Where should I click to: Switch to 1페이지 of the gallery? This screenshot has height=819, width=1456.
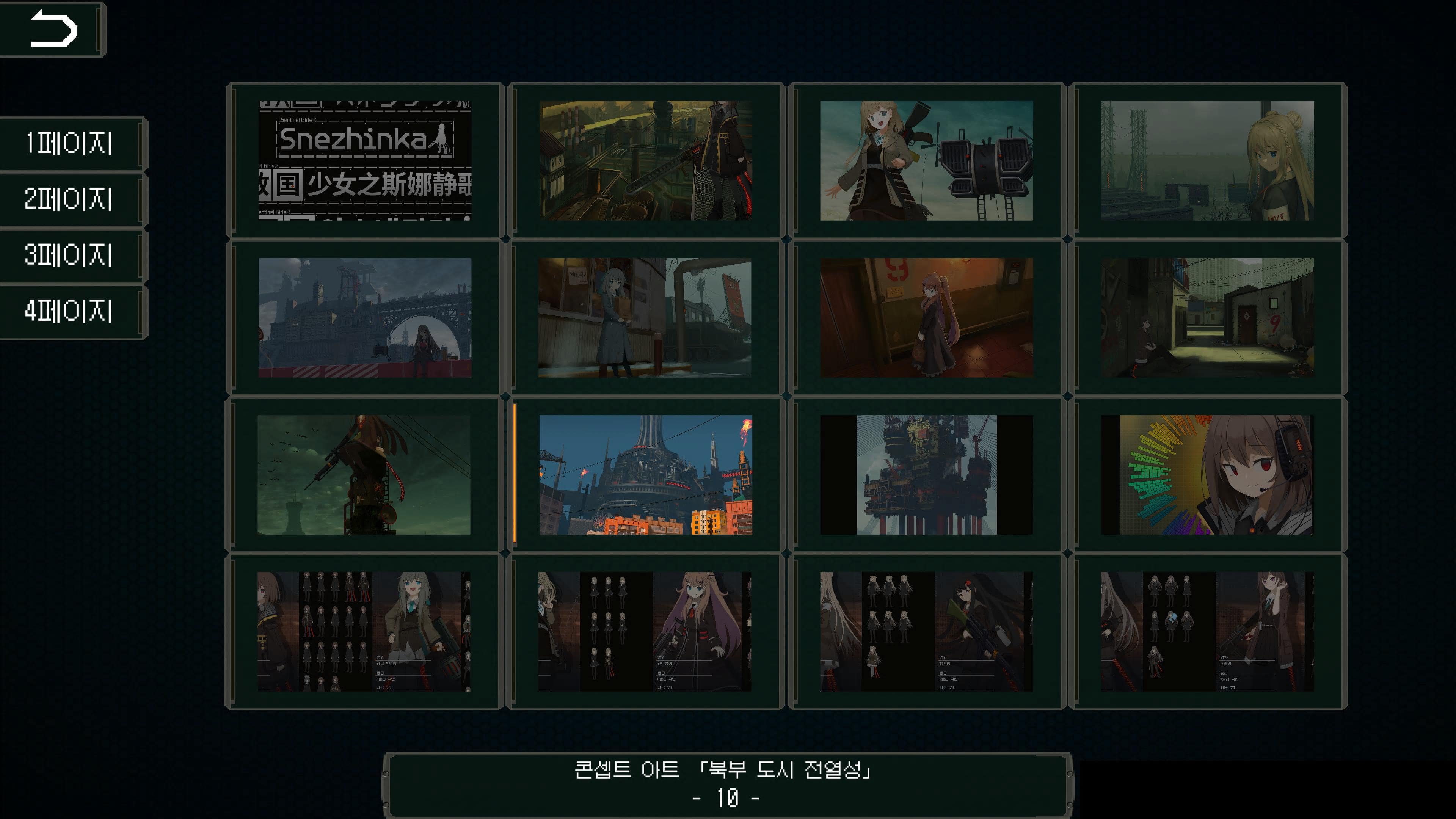[70, 144]
